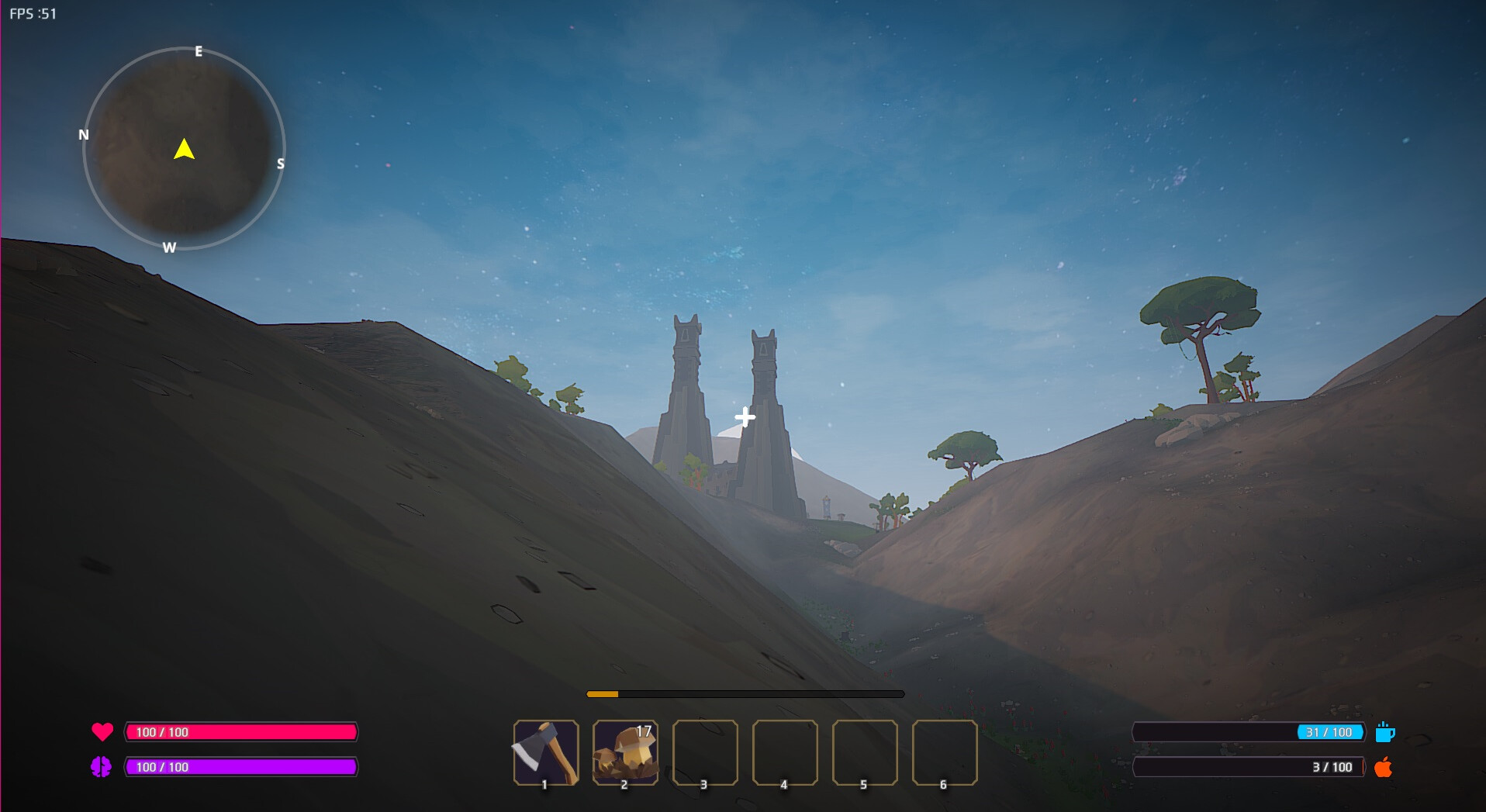Click the purple brain stamina icon
1486x812 pixels.
[x=103, y=766]
